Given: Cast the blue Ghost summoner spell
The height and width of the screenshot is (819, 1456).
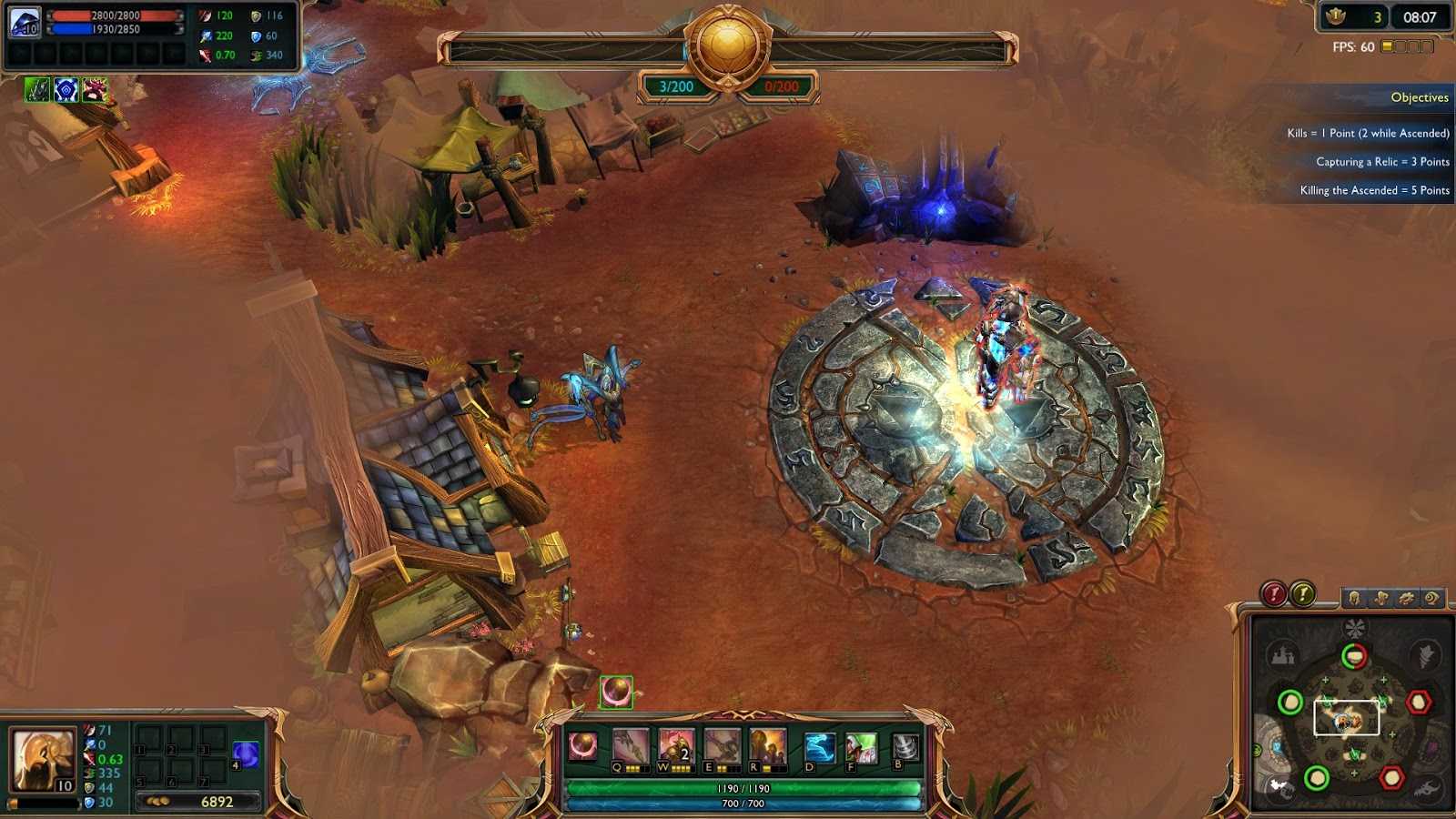Looking at the screenshot, I should click(x=819, y=747).
